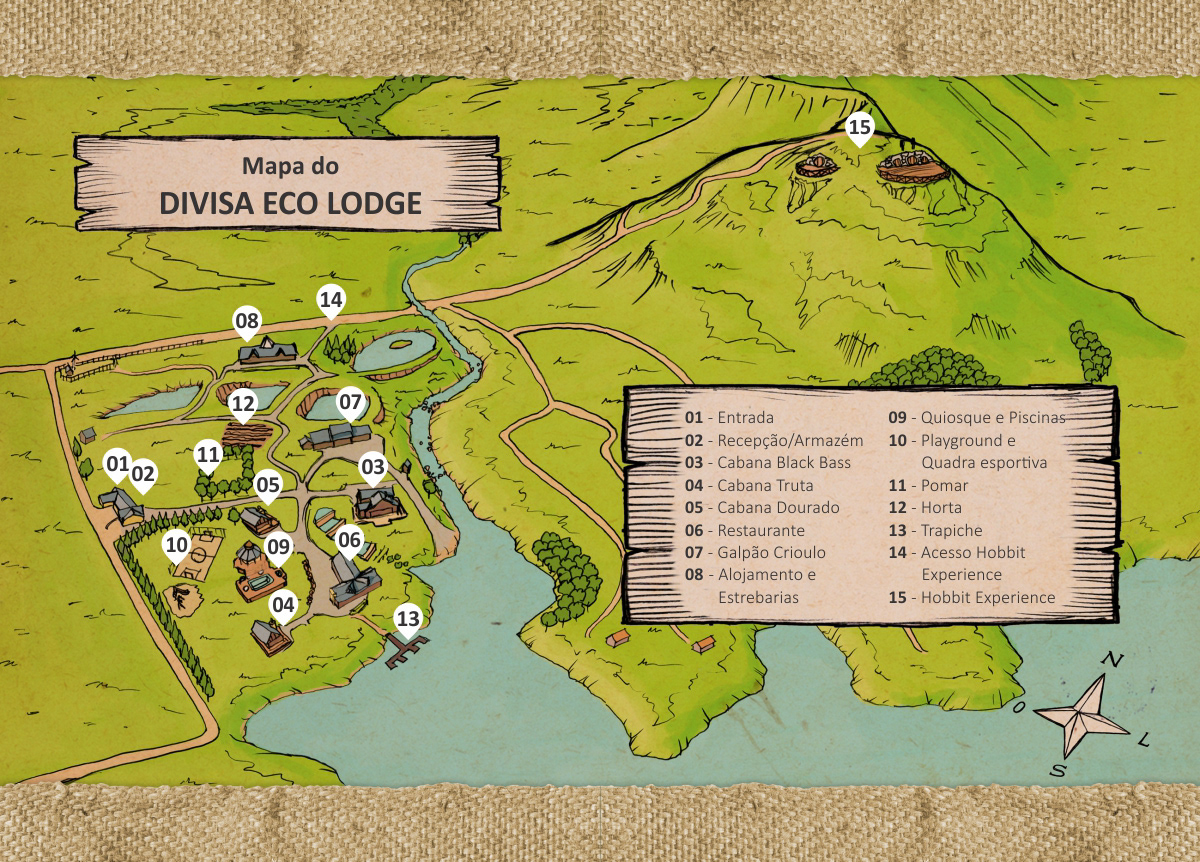1200x862 pixels.
Task: Click map marker 14 pin
Action: 331,299
